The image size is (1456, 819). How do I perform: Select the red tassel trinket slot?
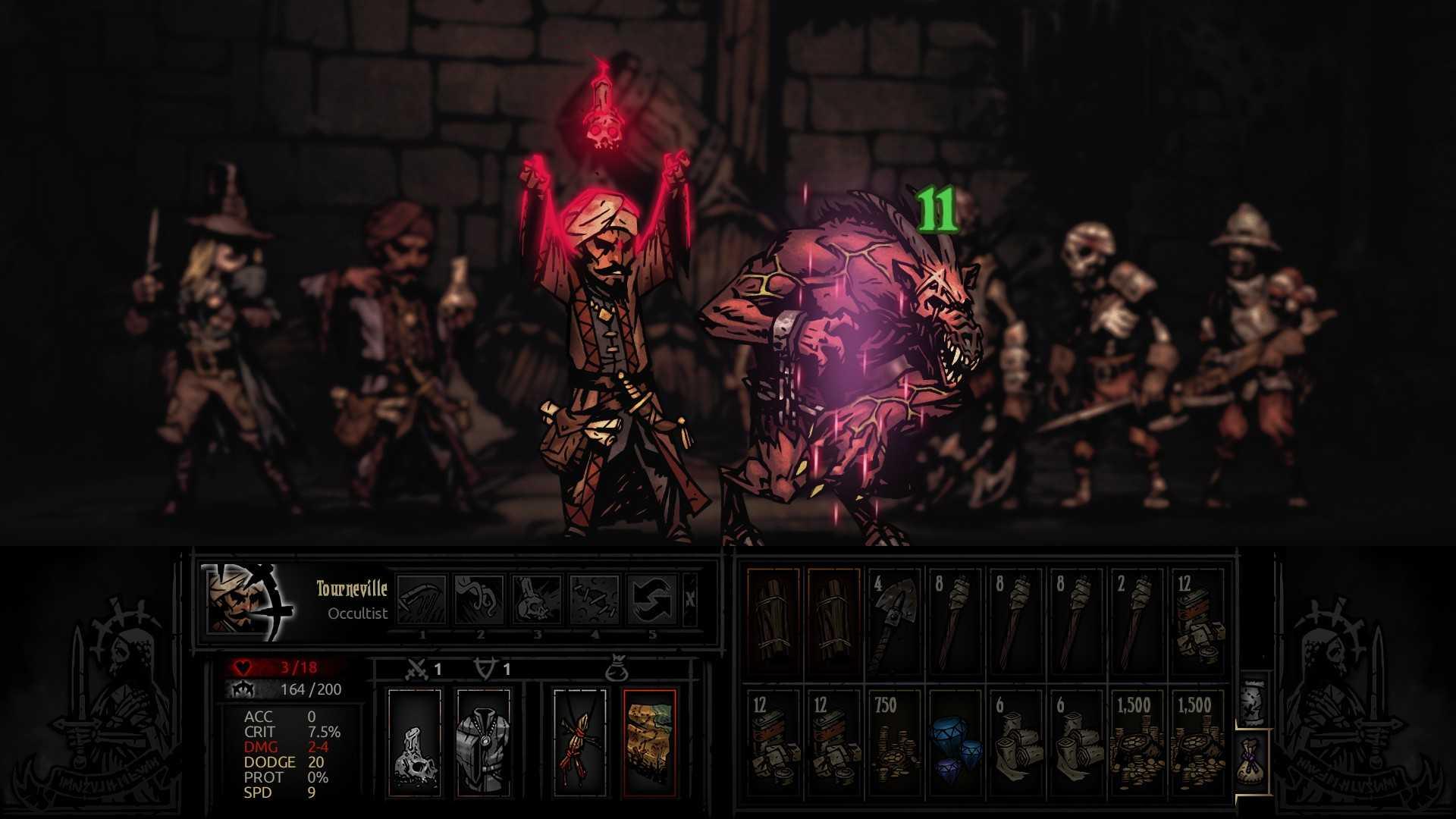point(580,742)
